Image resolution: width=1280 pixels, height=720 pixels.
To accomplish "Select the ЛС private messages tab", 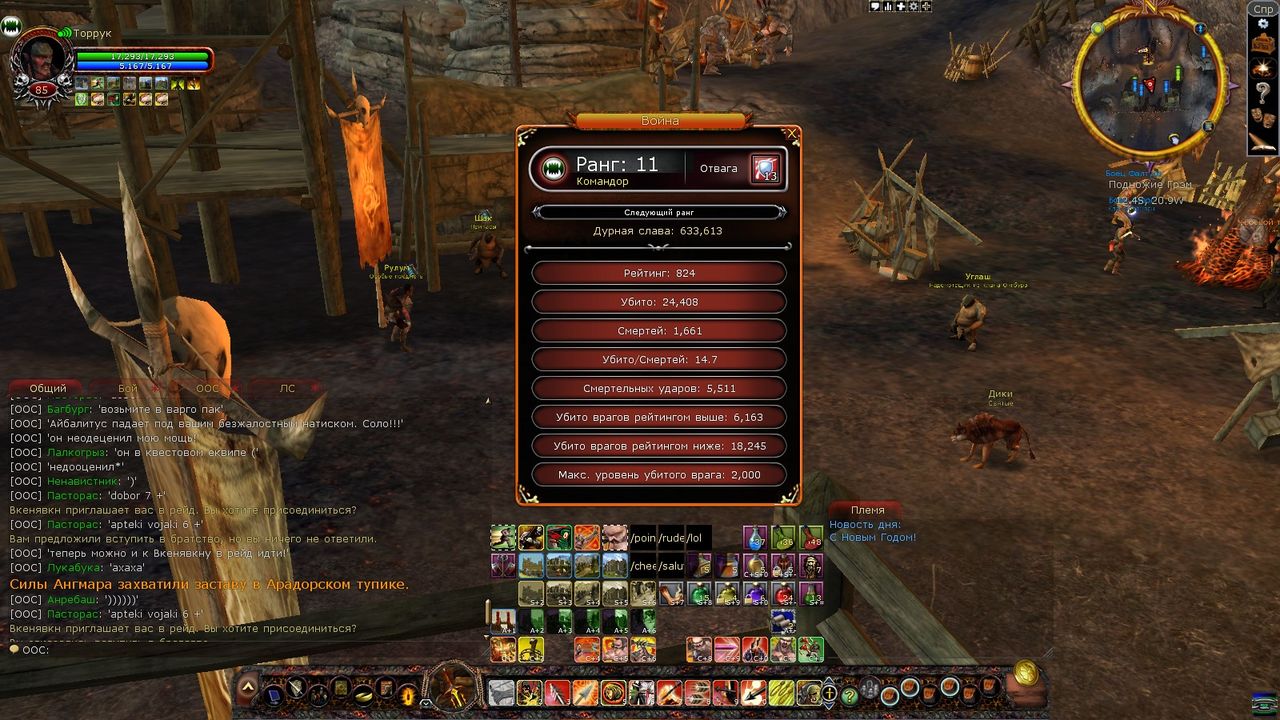I will coord(287,388).
